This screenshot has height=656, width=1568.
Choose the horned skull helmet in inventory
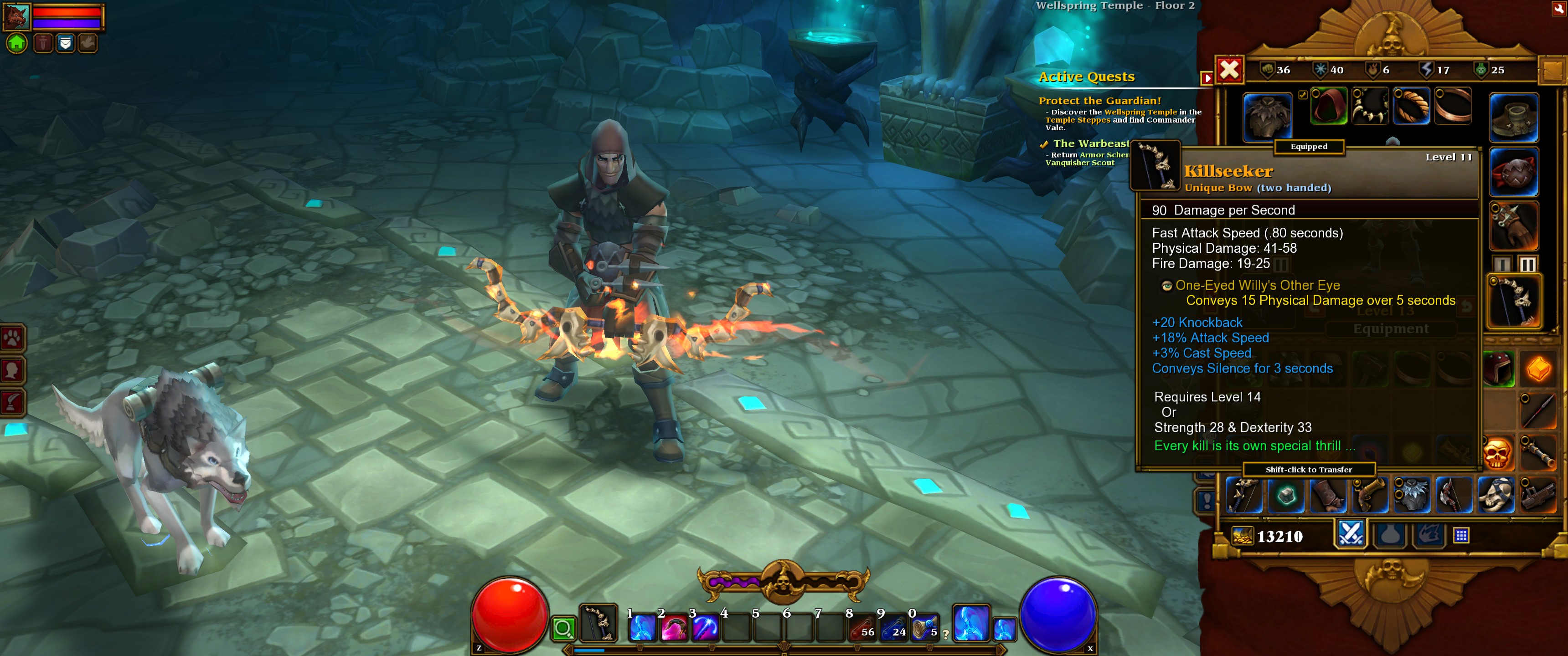point(1496,494)
